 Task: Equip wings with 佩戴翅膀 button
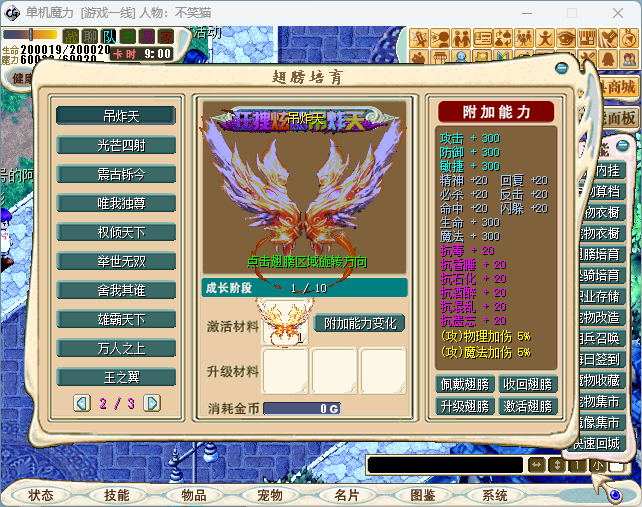465,384
